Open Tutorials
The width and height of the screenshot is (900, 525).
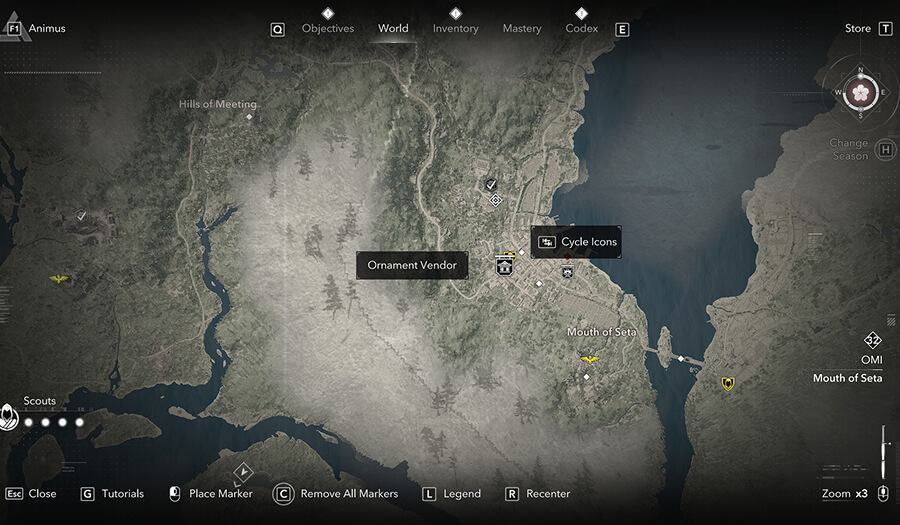(122, 494)
